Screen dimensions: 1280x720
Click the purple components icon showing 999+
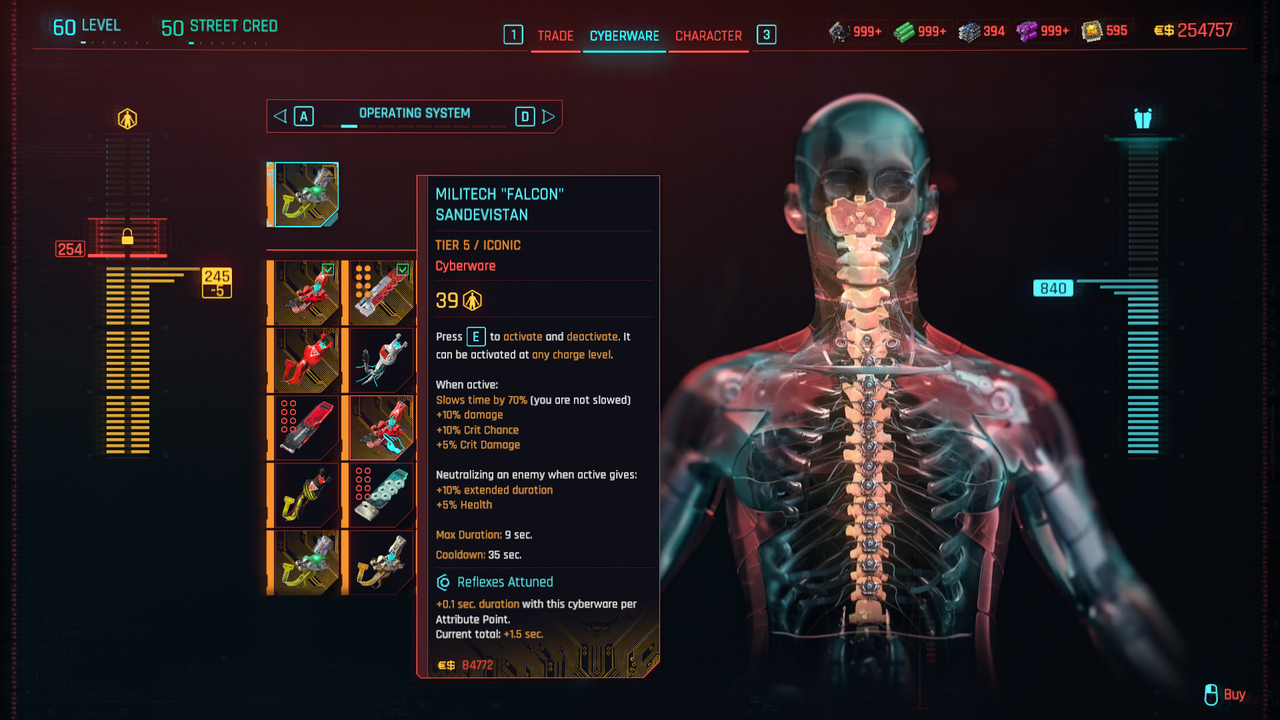(1026, 31)
